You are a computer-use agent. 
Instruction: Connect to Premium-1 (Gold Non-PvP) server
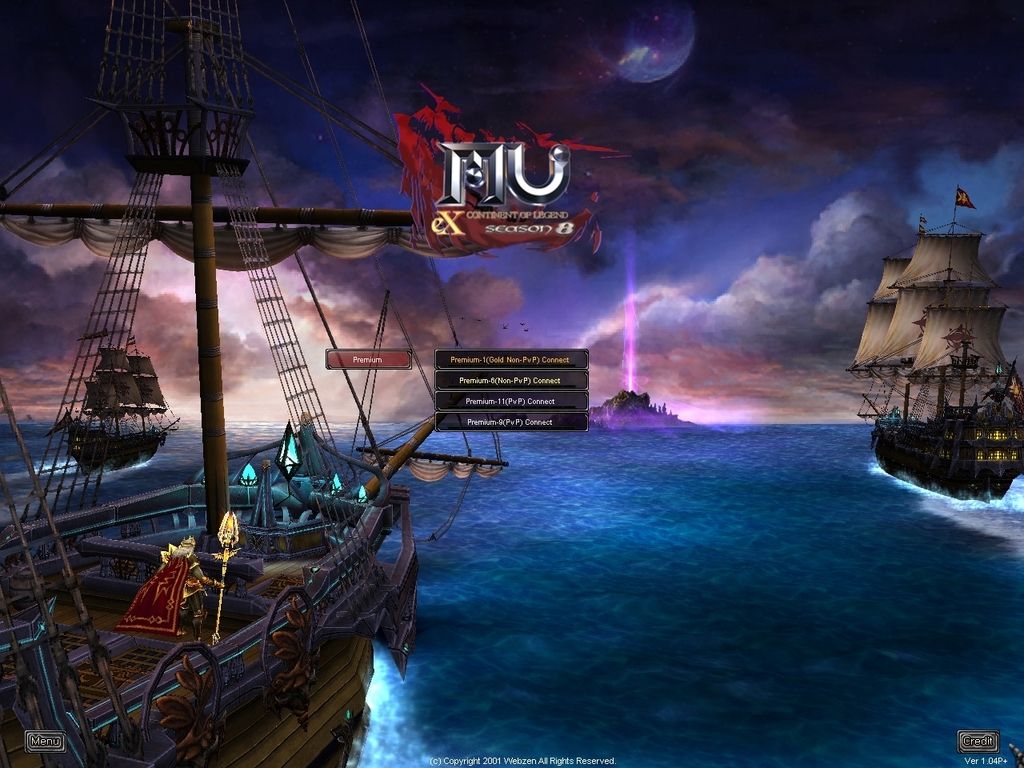tap(511, 359)
